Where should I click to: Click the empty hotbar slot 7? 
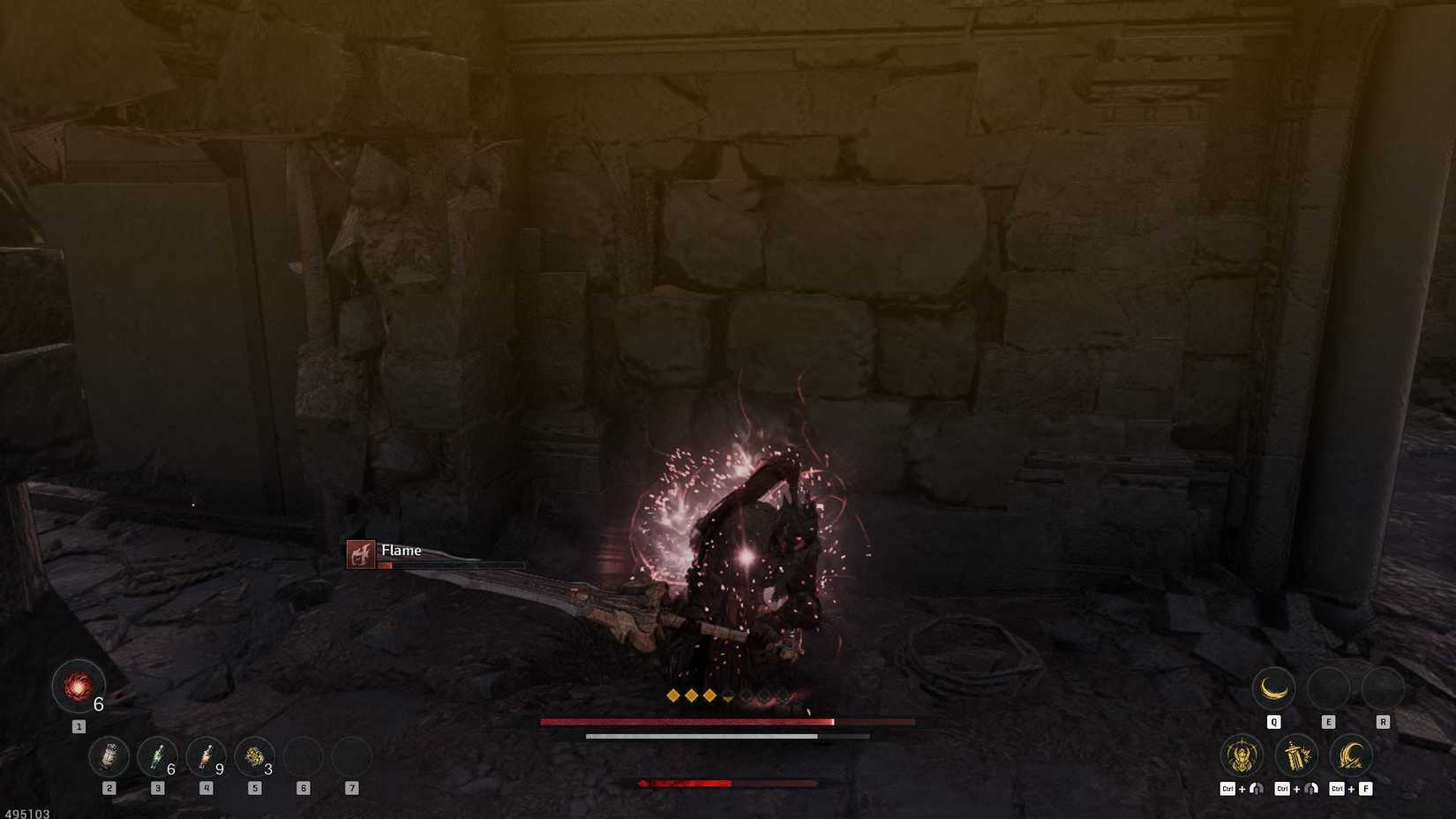(351, 757)
